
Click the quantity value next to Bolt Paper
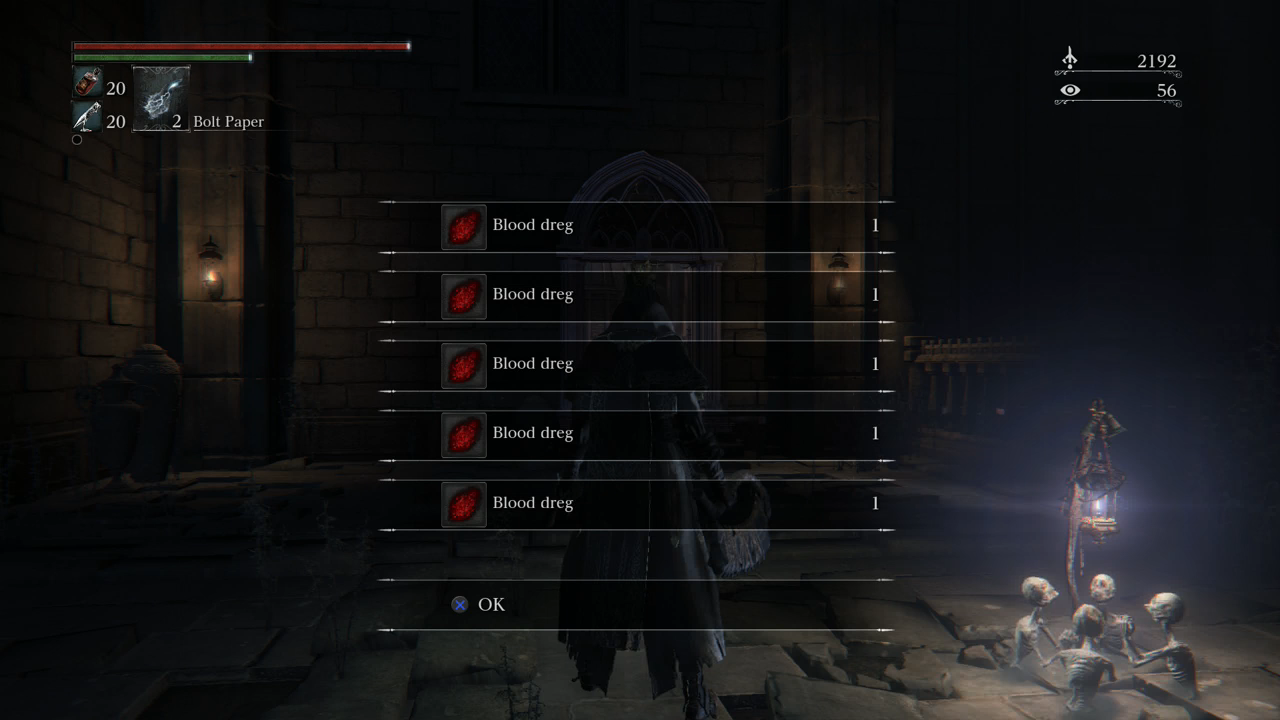176,121
